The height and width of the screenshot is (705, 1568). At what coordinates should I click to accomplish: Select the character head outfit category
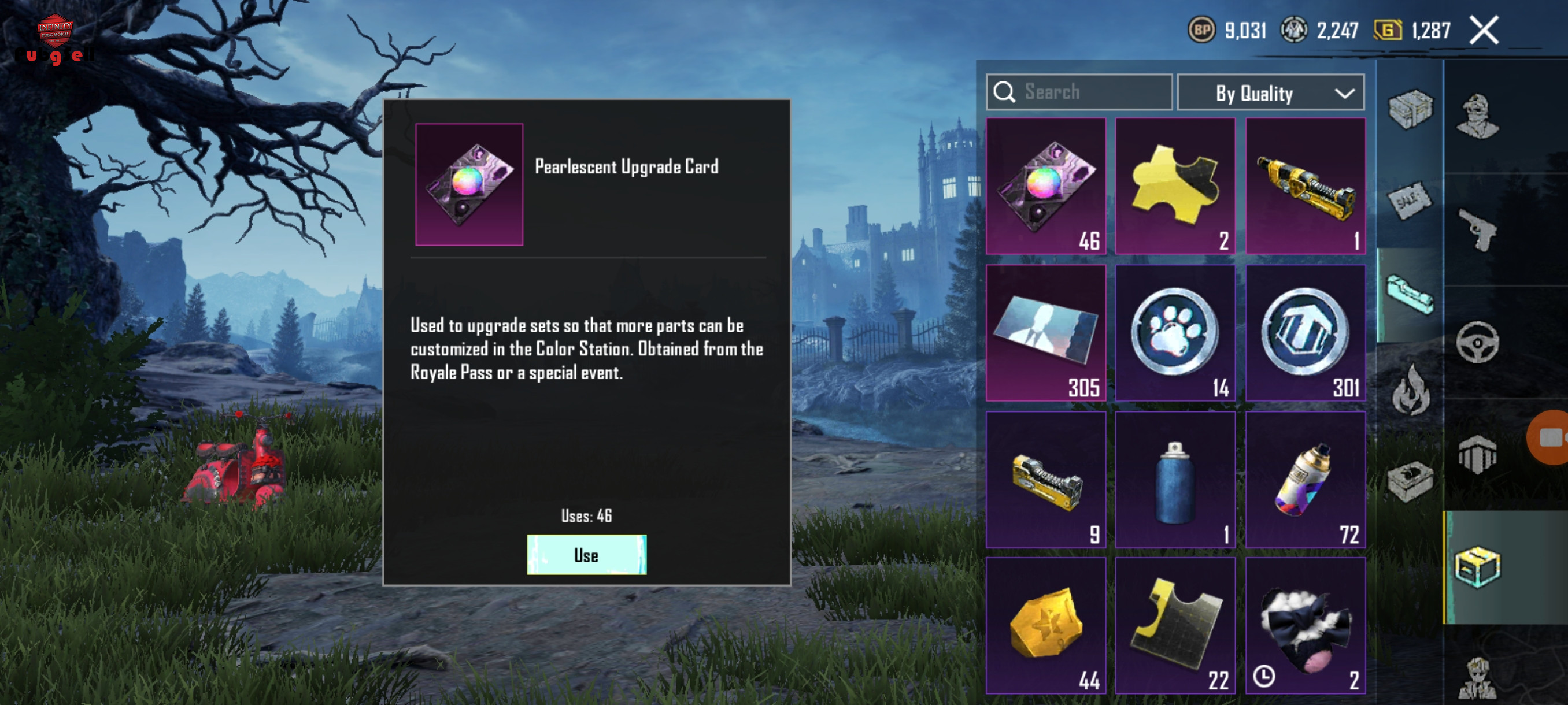tap(1478, 116)
